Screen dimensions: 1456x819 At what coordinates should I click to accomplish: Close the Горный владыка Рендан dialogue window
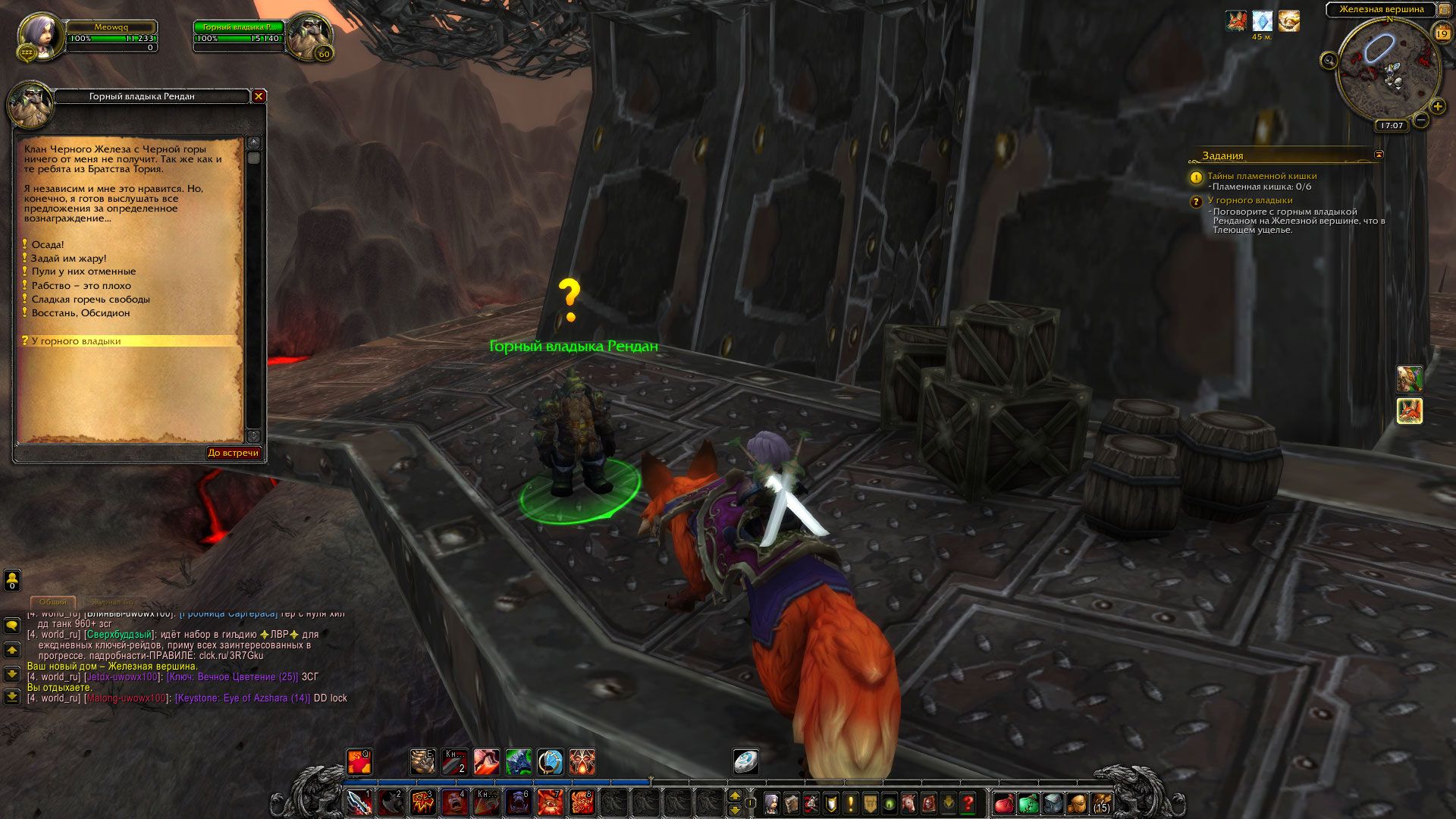click(x=259, y=96)
